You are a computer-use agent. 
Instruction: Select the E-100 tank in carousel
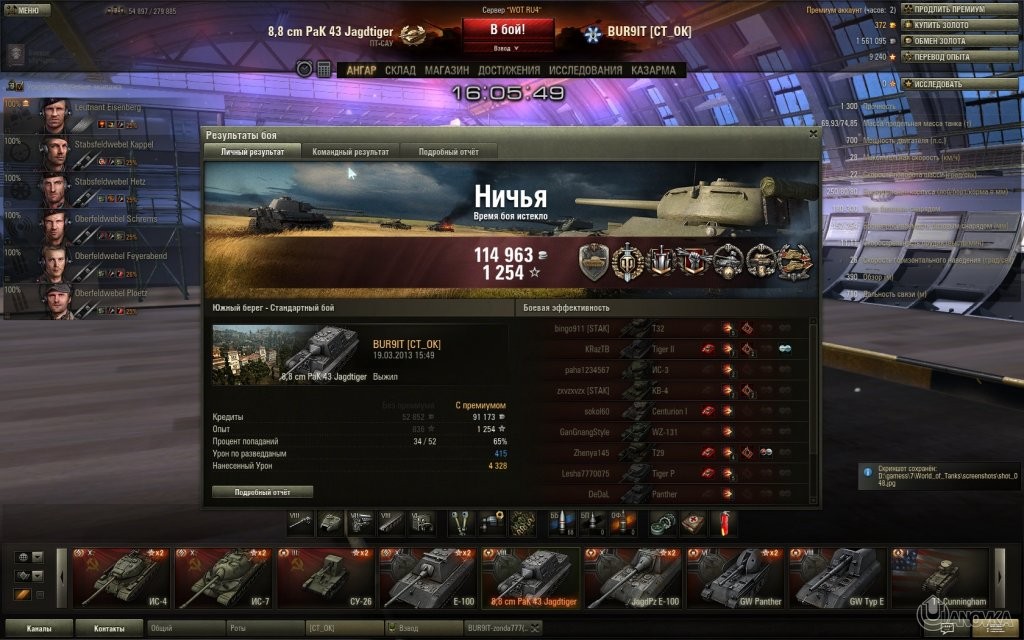(427, 578)
